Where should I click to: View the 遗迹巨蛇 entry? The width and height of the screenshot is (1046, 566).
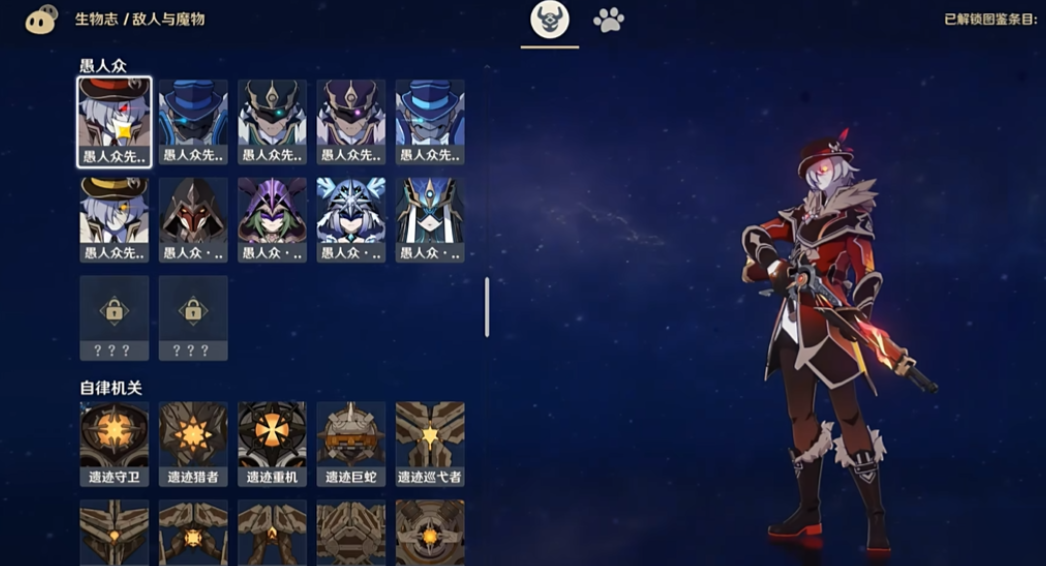point(351,444)
